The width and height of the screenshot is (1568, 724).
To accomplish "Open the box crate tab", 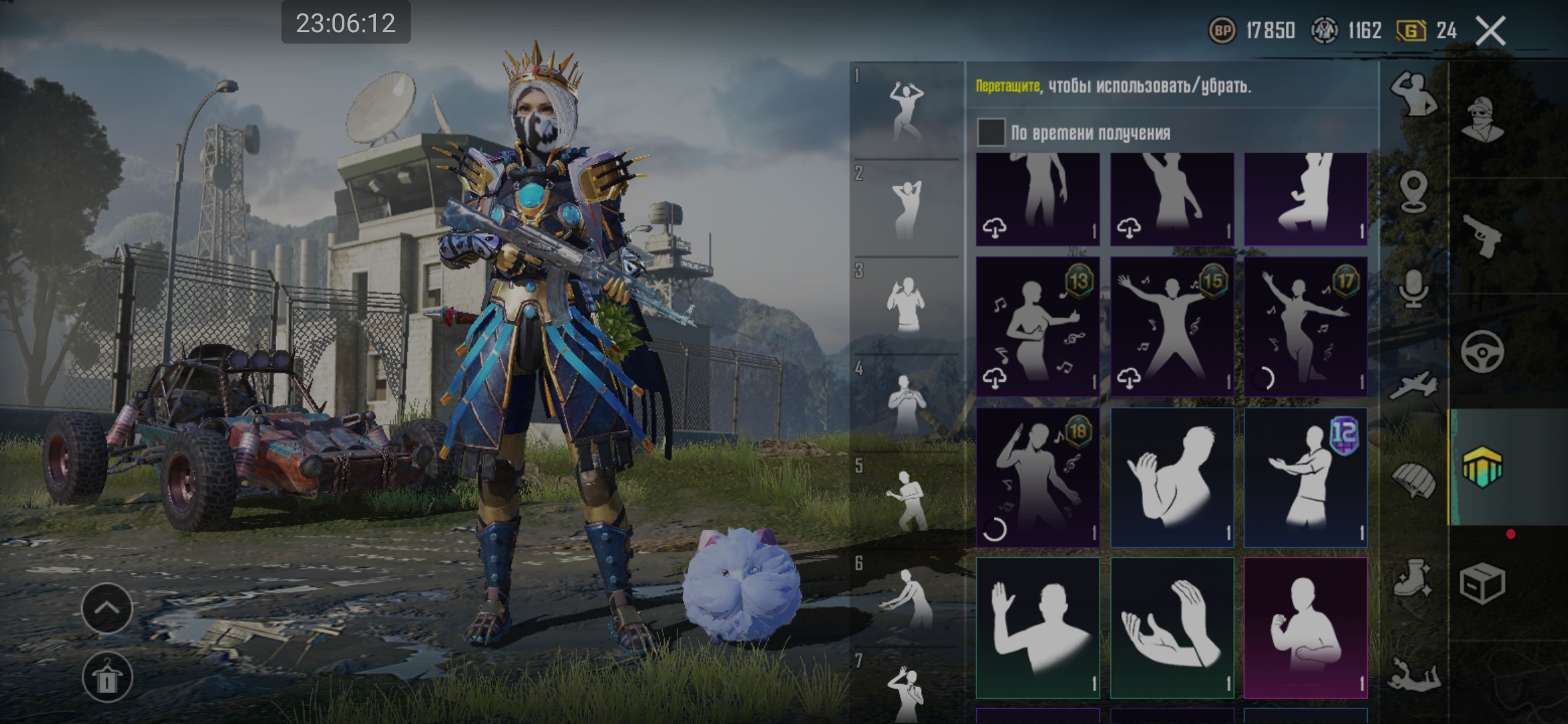I will tap(1483, 583).
